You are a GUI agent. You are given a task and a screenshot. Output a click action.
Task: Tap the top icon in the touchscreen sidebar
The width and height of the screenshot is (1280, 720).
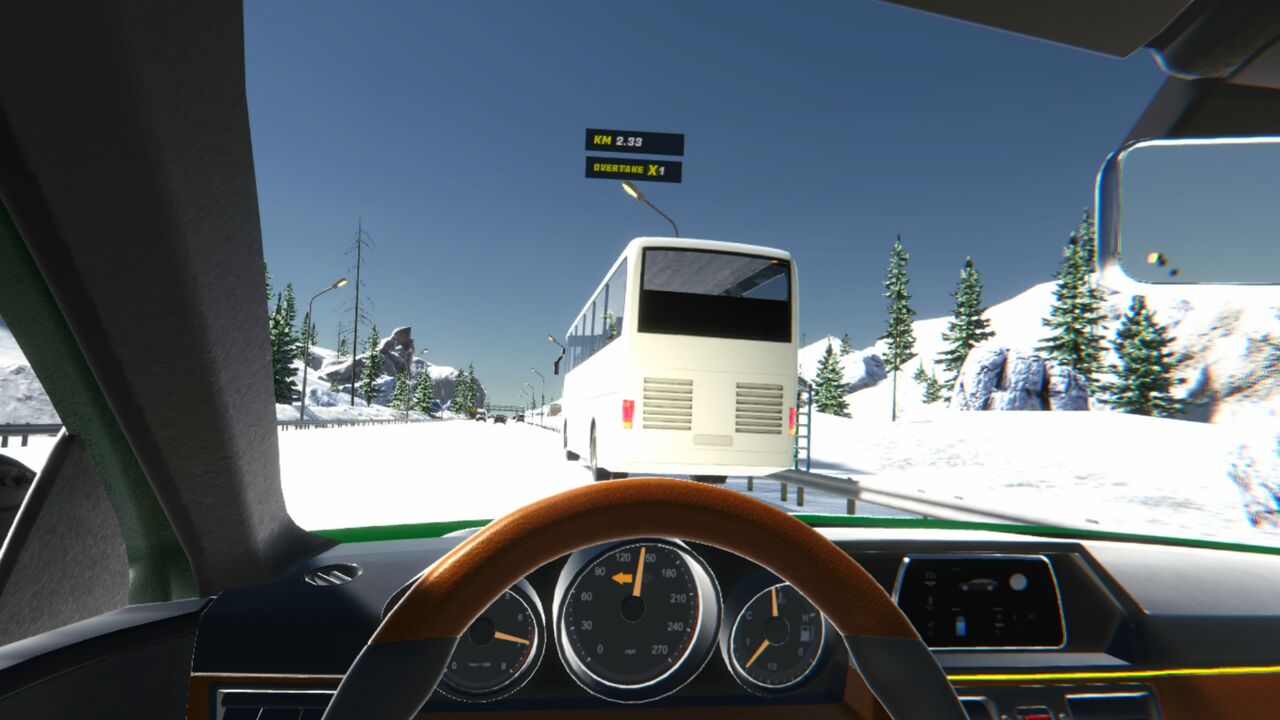929,577
